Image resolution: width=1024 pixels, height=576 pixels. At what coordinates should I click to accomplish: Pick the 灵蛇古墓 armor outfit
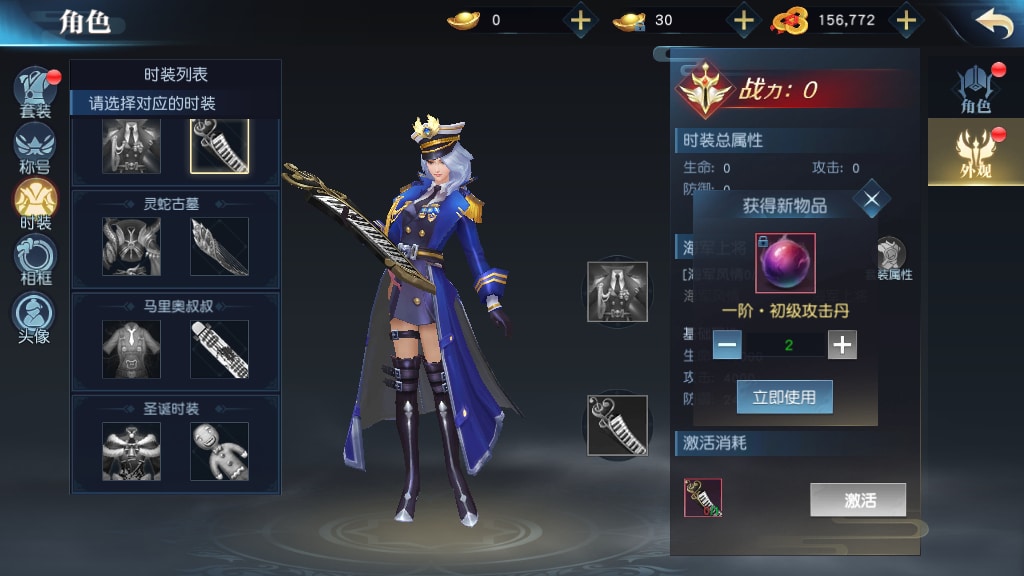[131, 246]
